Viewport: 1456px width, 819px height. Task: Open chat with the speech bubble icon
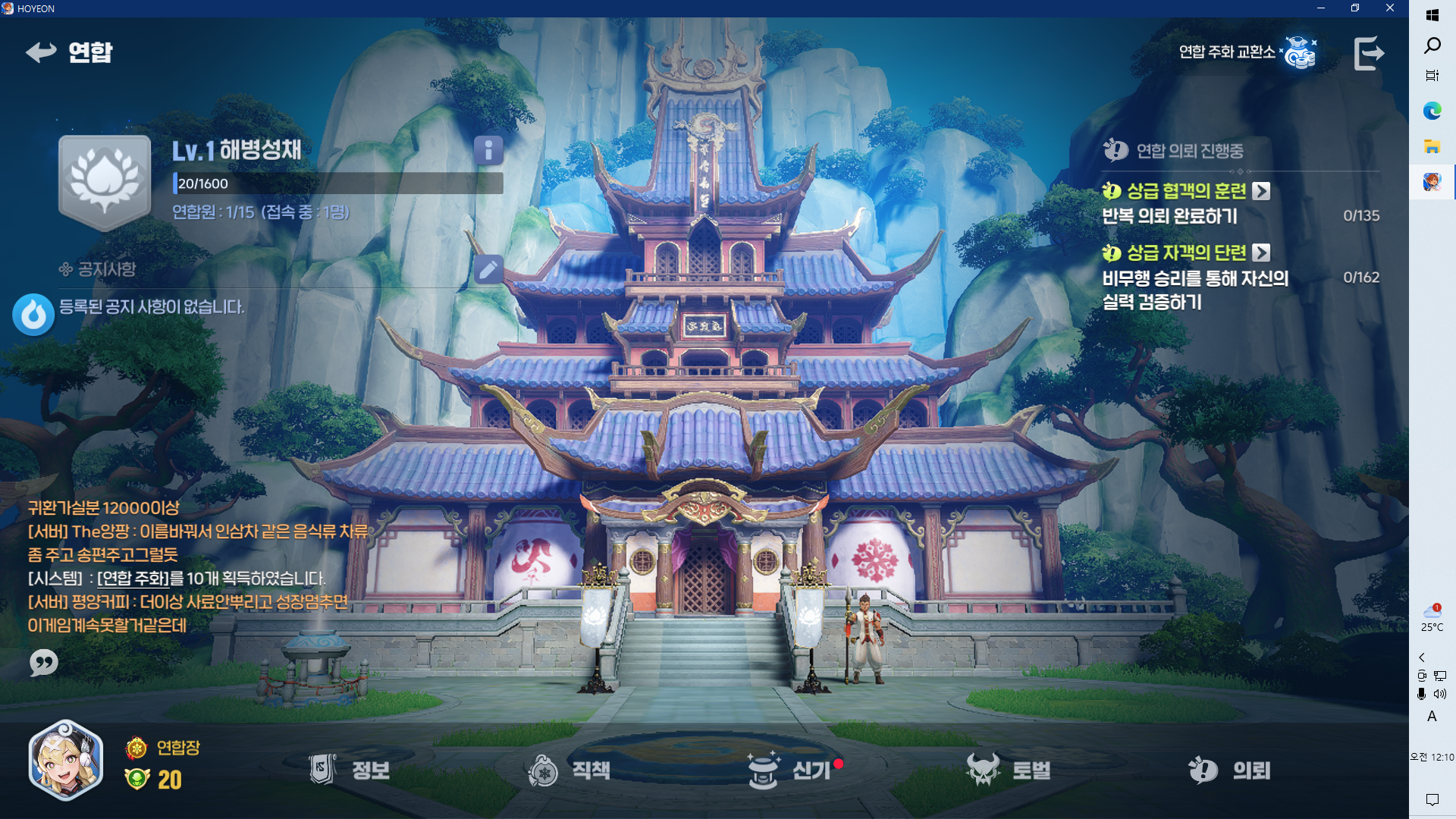click(43, 663)
